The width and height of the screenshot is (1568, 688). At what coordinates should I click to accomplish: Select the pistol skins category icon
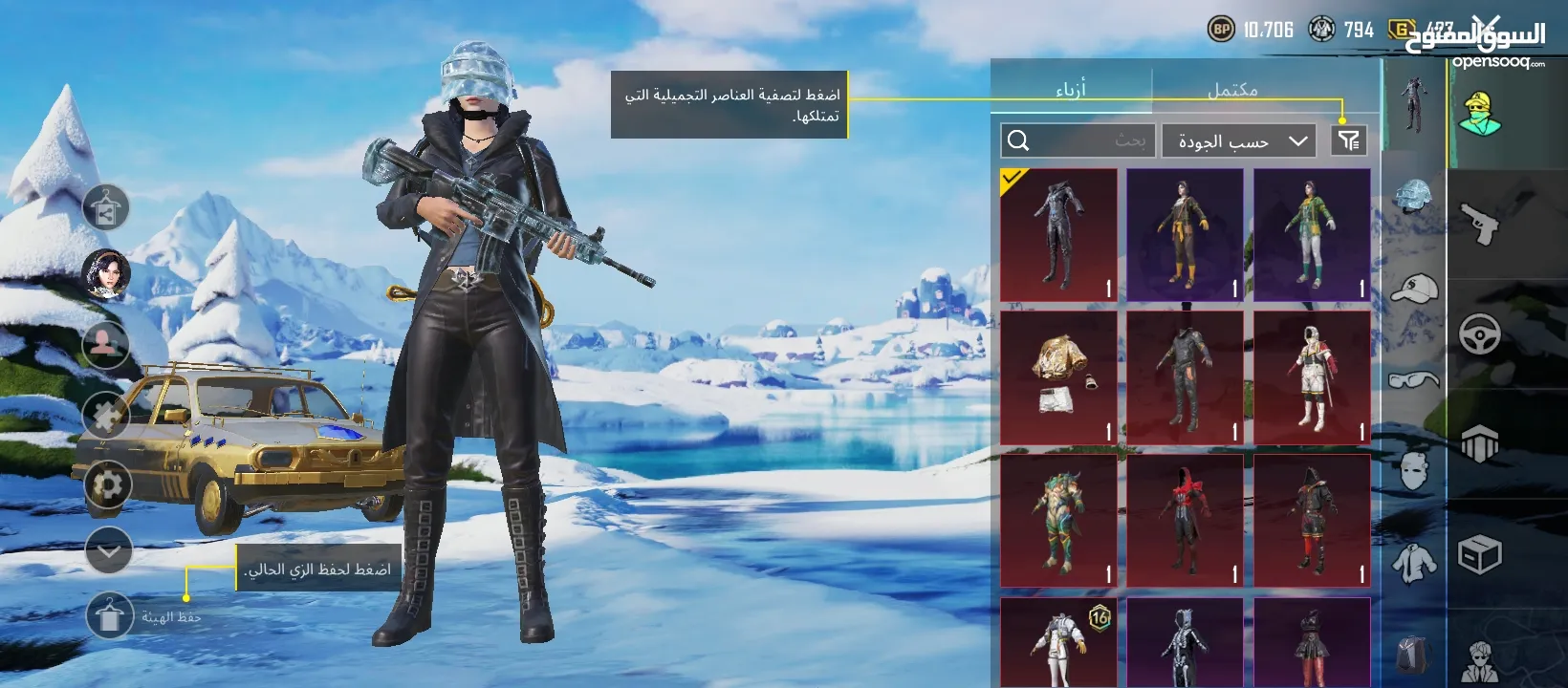click(x=1480, y=222)
